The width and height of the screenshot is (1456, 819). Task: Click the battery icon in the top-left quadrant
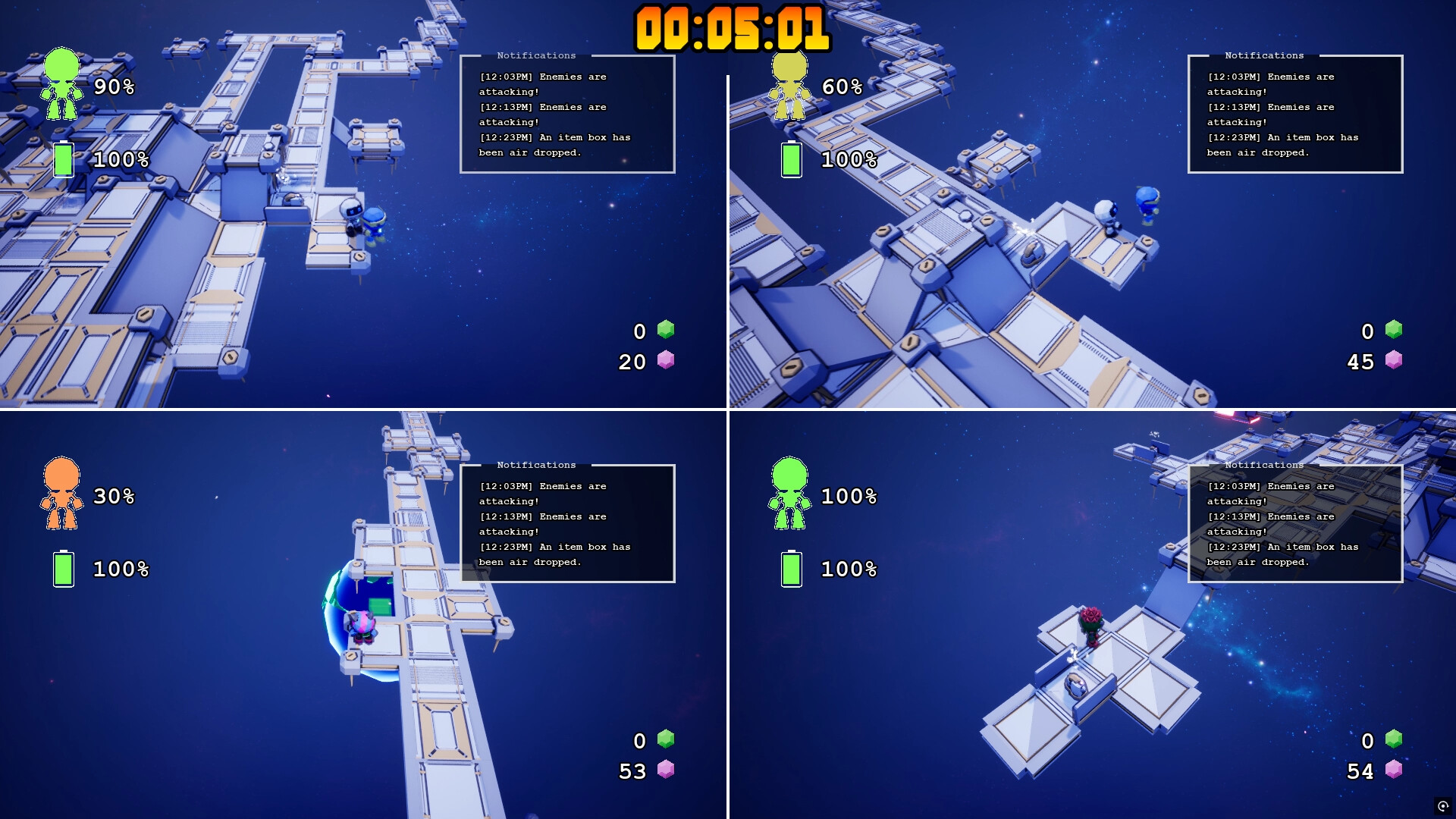(64, 159)
